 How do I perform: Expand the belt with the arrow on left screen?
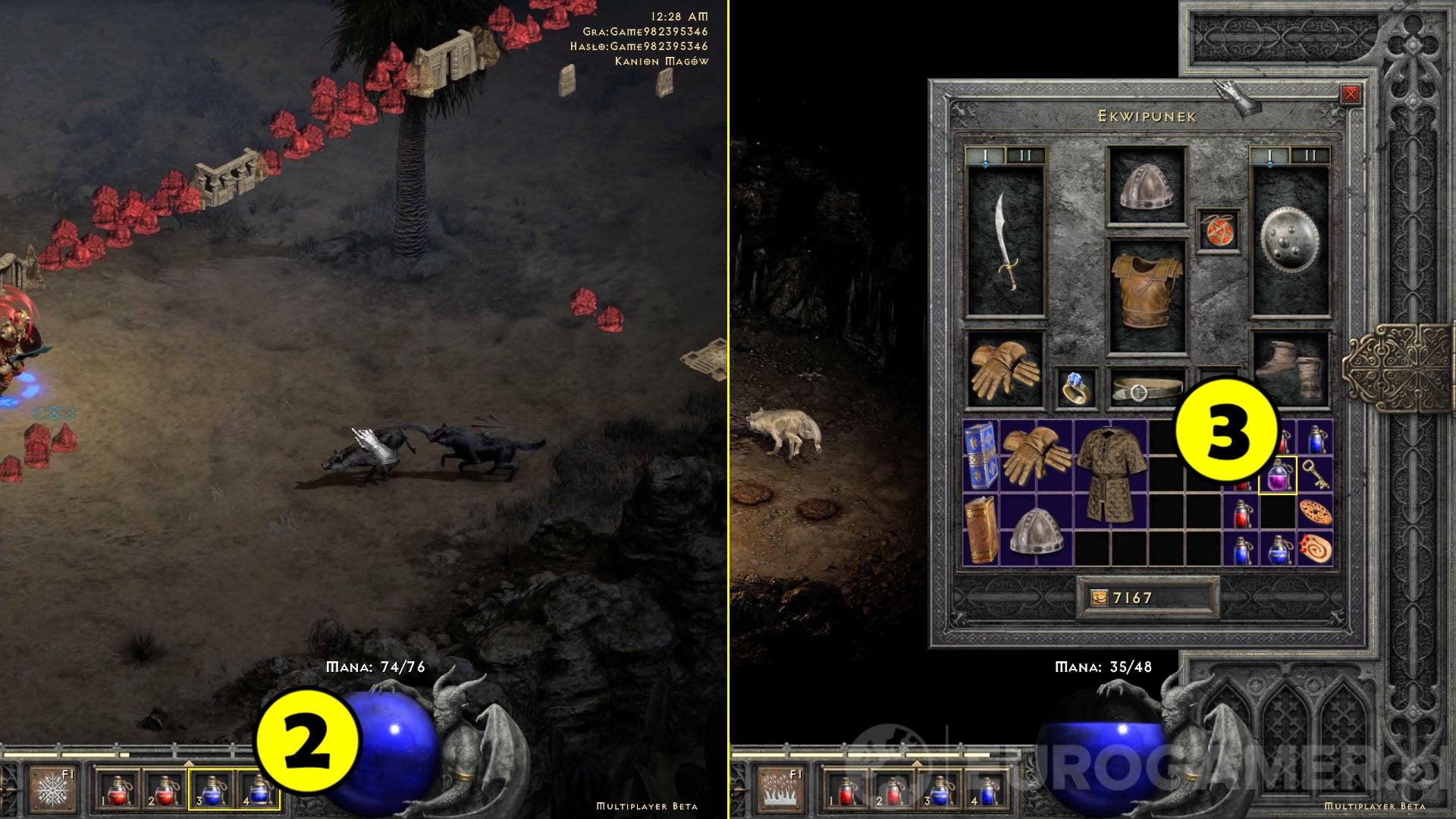pyautogui.click(x=189, y=763)
